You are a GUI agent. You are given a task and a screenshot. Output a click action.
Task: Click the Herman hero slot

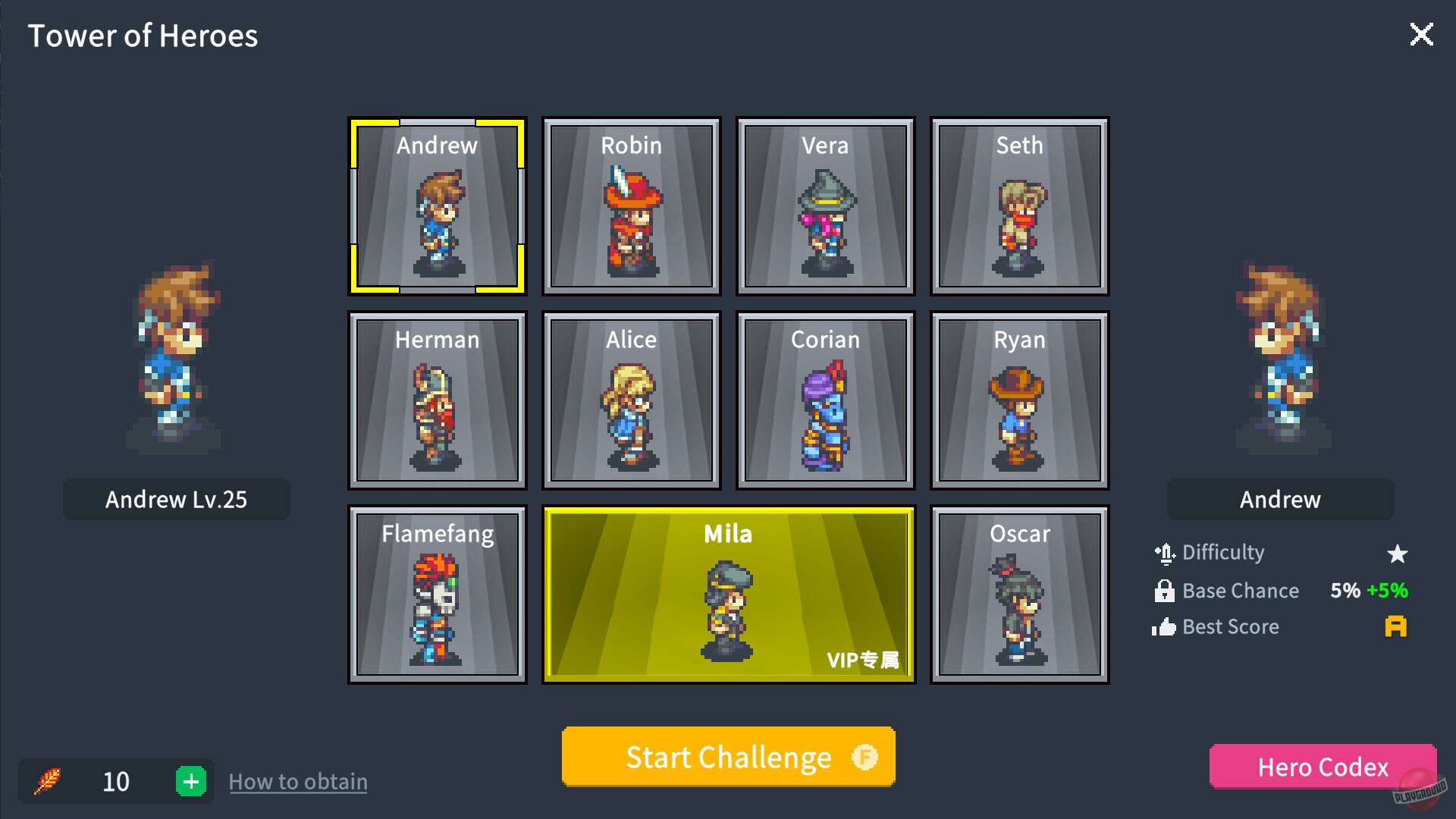pyautogui.click(x=437, y=400)
